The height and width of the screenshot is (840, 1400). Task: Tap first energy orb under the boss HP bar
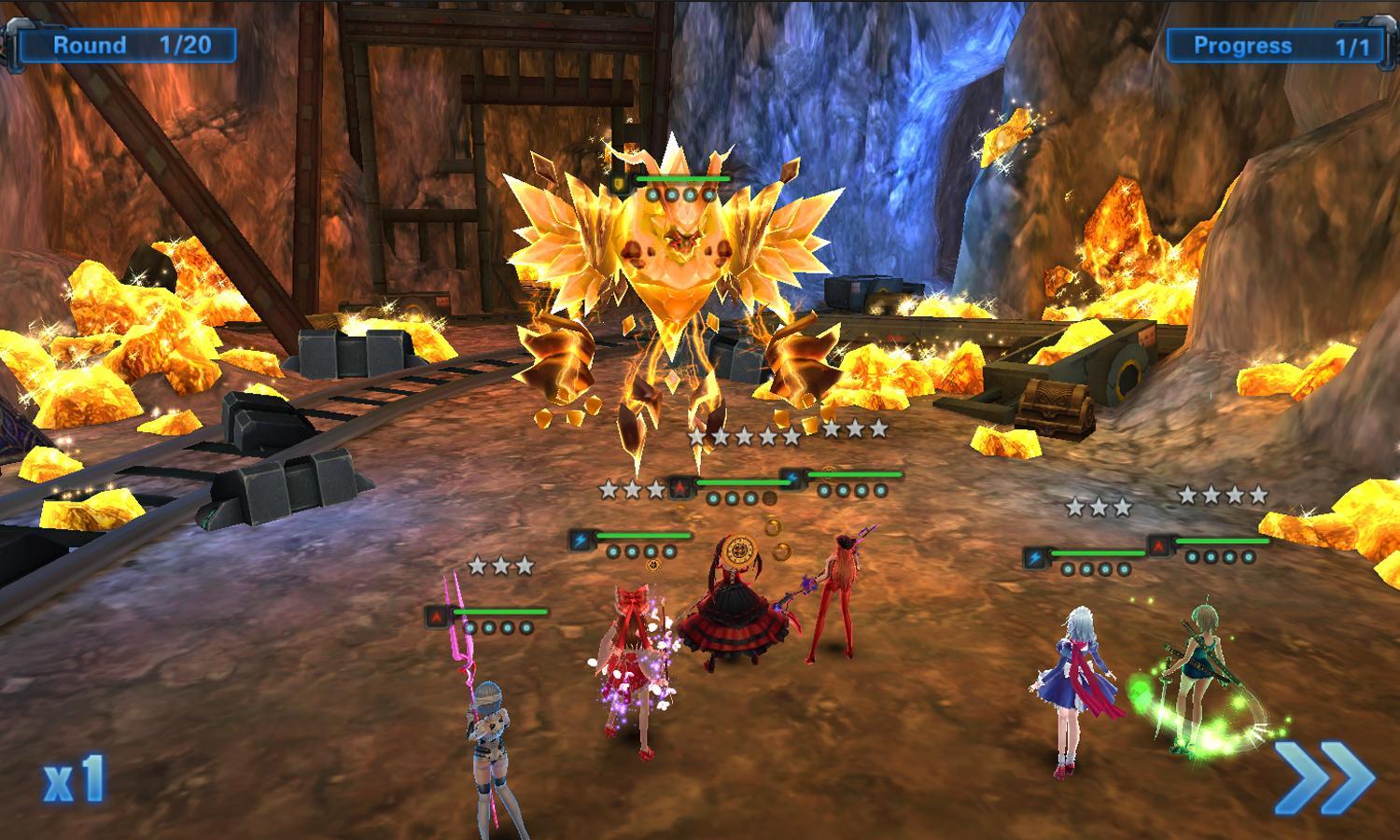coord(653,194)
